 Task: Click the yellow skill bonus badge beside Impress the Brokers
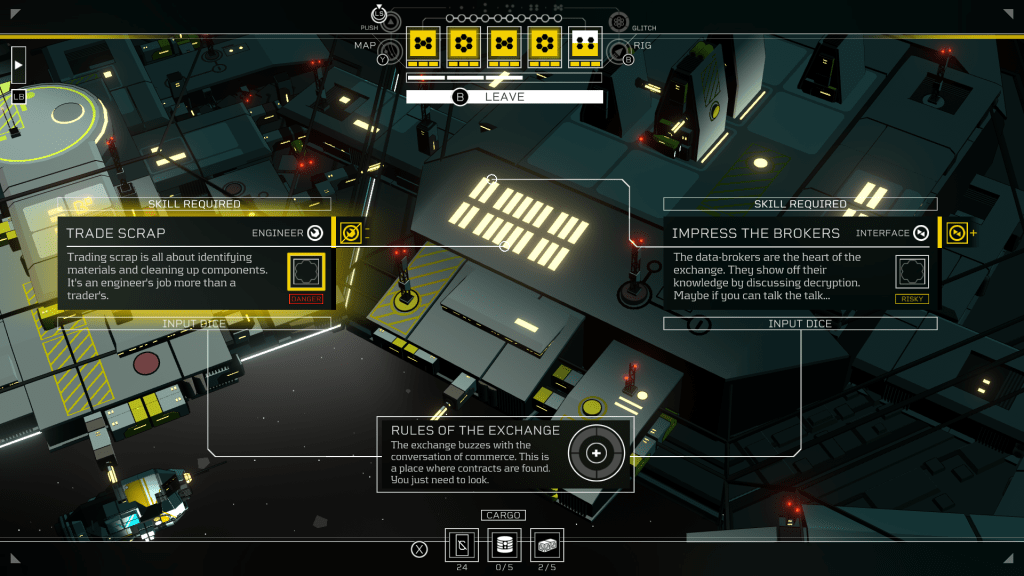957,233
